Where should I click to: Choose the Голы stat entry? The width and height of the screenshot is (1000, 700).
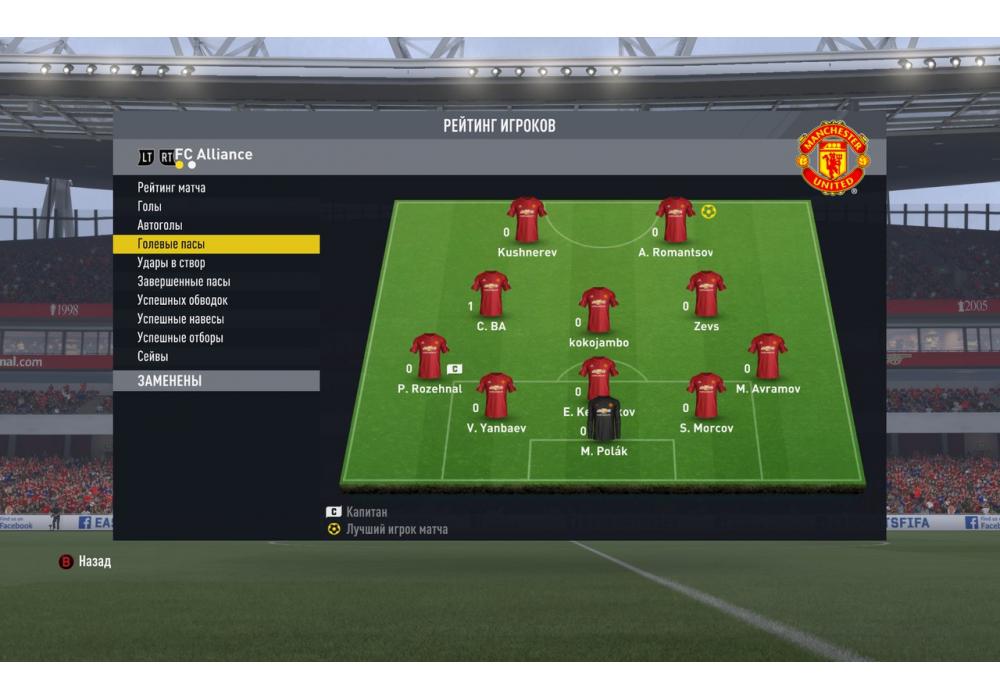pos(150,207)
